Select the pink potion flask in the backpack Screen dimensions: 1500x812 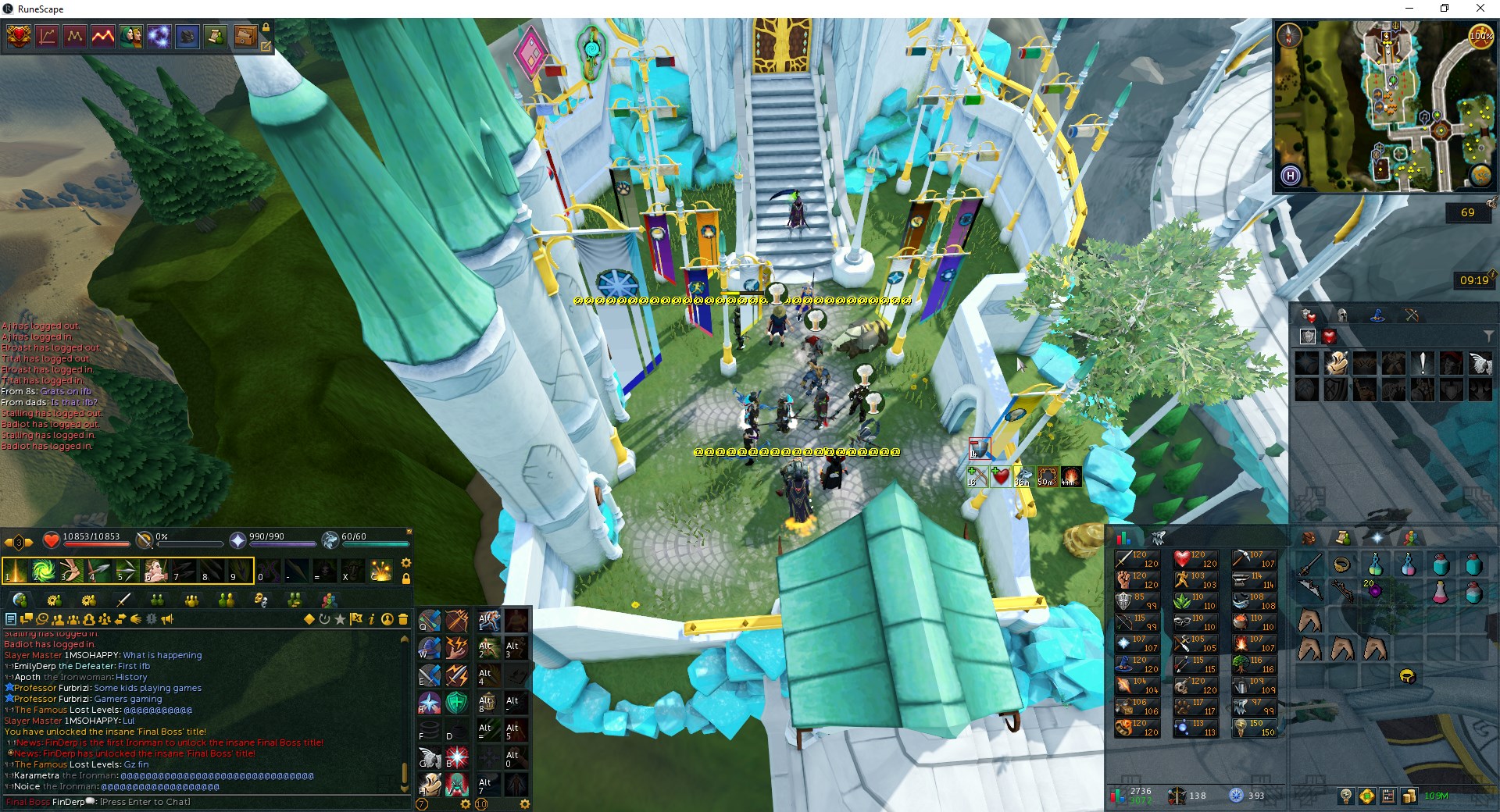tap(1440, 593)
